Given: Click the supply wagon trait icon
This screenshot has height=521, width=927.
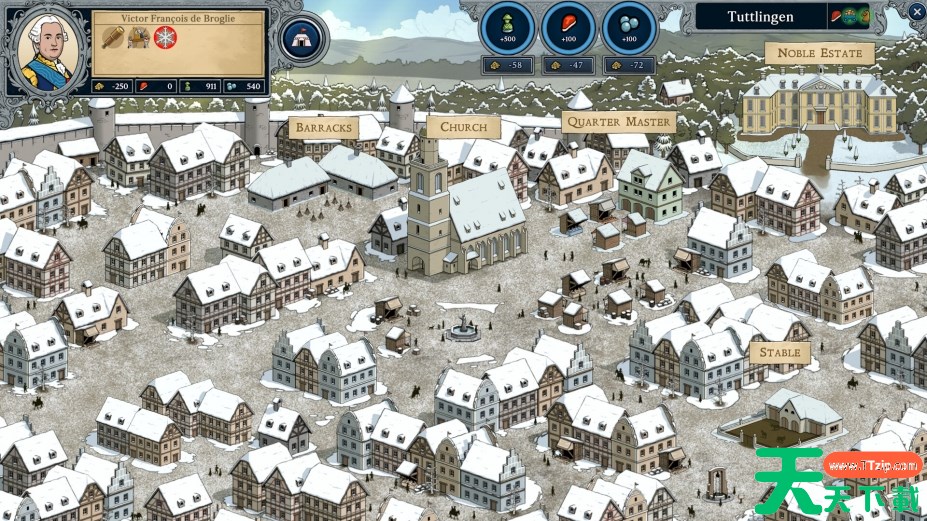Looking at the screenshot, I should pyautogui.click(x=138, y=38).
